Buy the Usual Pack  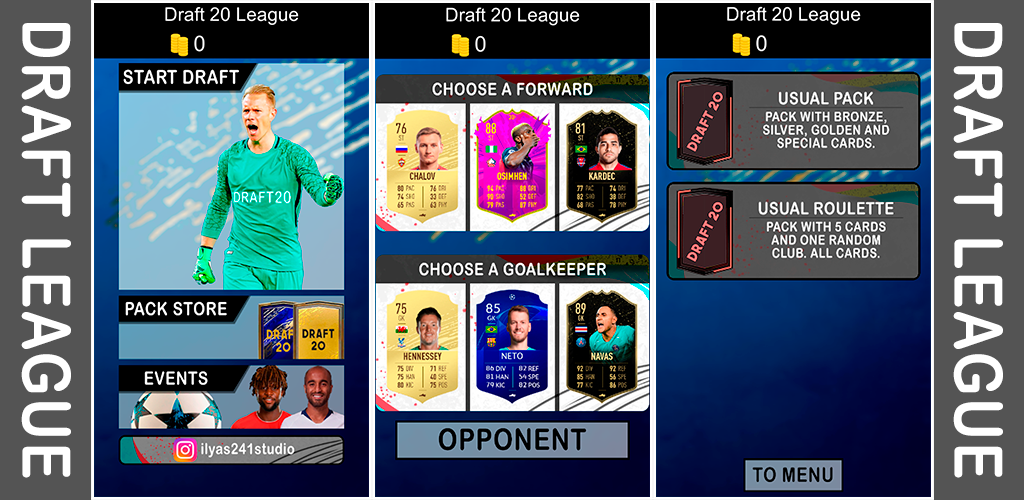pos(793,121)
